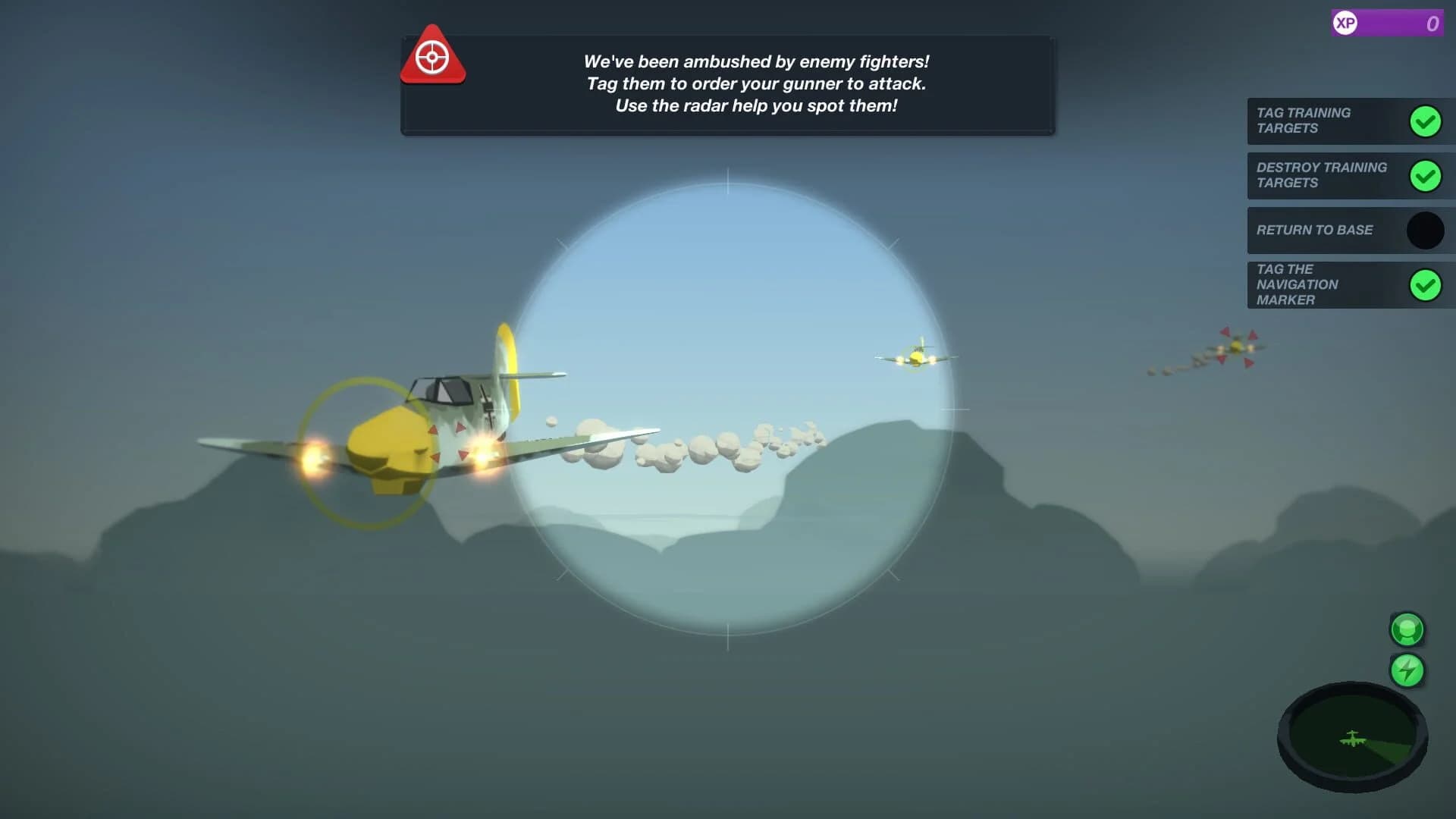Click the ambush tutorial text box
This screenshot has height=819, width=1456.
756,83
